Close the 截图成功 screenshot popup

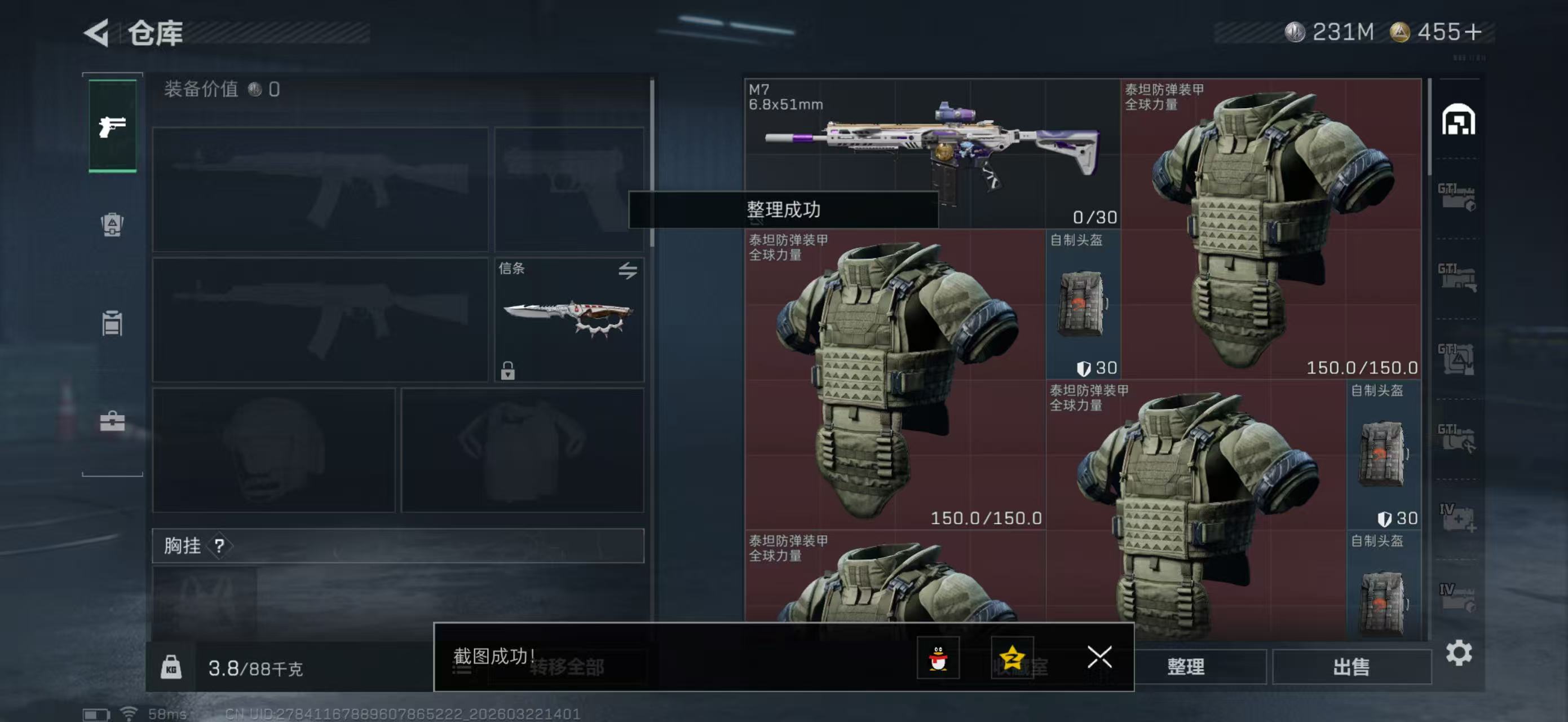1099,657
